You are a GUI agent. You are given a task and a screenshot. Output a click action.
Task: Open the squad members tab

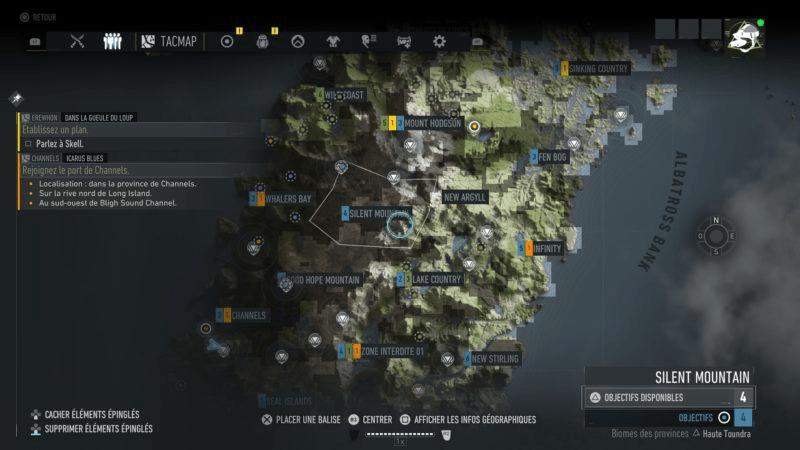tap(112, 41)
